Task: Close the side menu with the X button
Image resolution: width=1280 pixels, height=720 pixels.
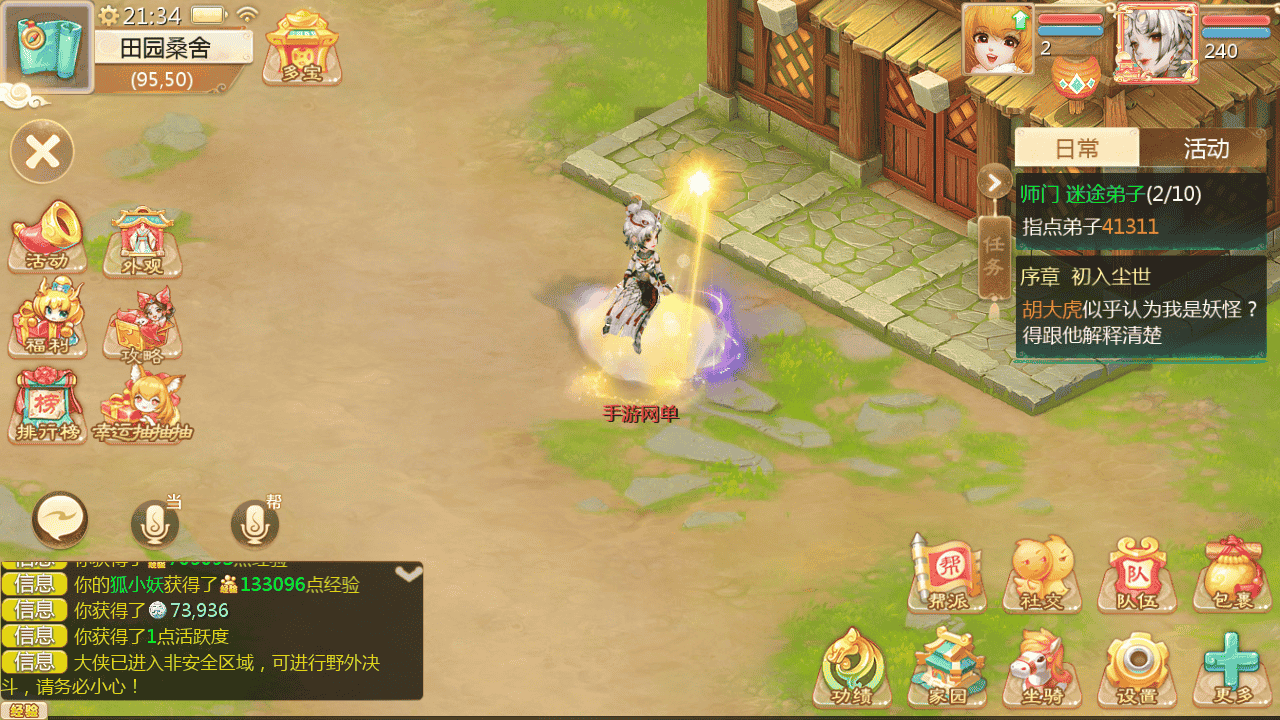Action: click(x=42, y=152)
